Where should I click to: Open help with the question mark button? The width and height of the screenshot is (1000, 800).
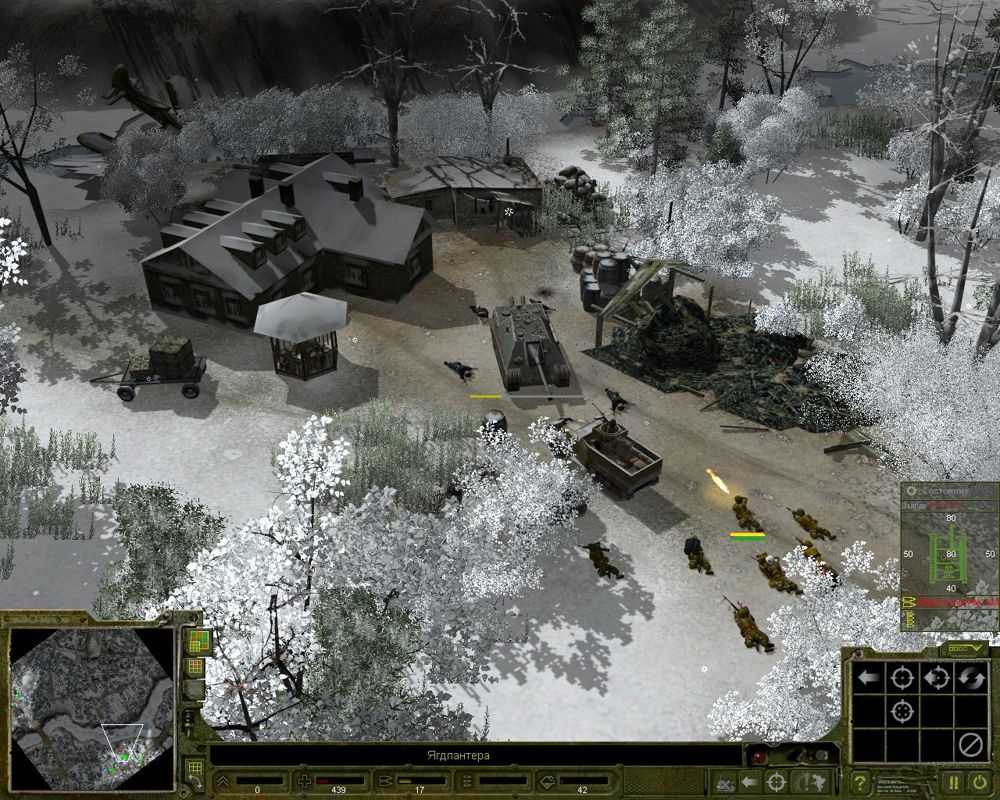pos(858,782)
